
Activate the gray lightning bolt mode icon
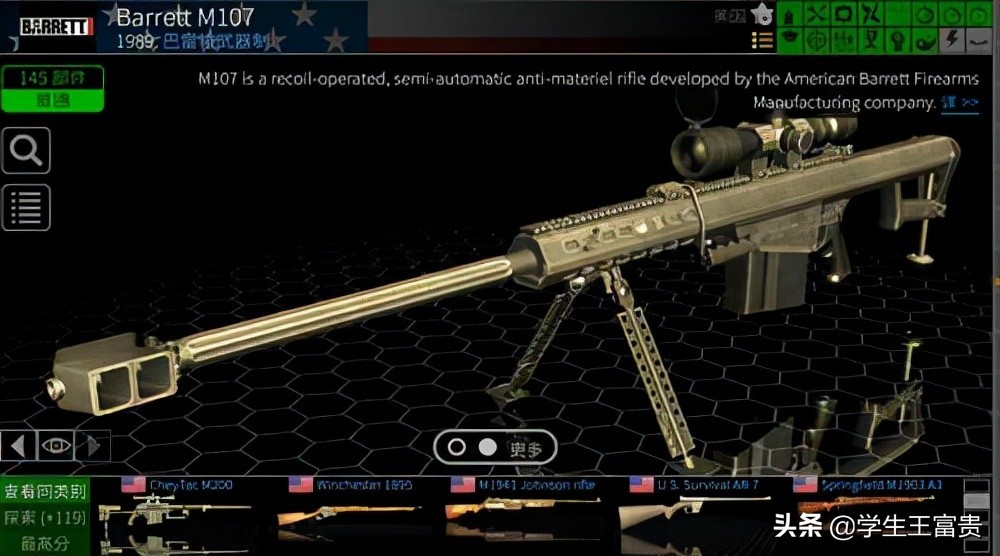951,39
